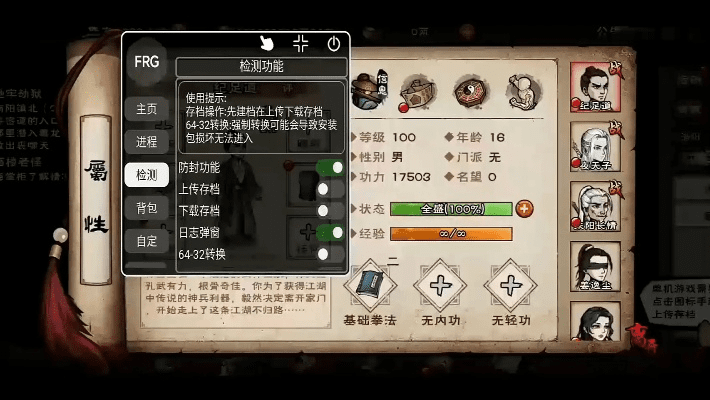
Task: Click the plus button beside the 状态 bar
Action: [x=524, y=209]
